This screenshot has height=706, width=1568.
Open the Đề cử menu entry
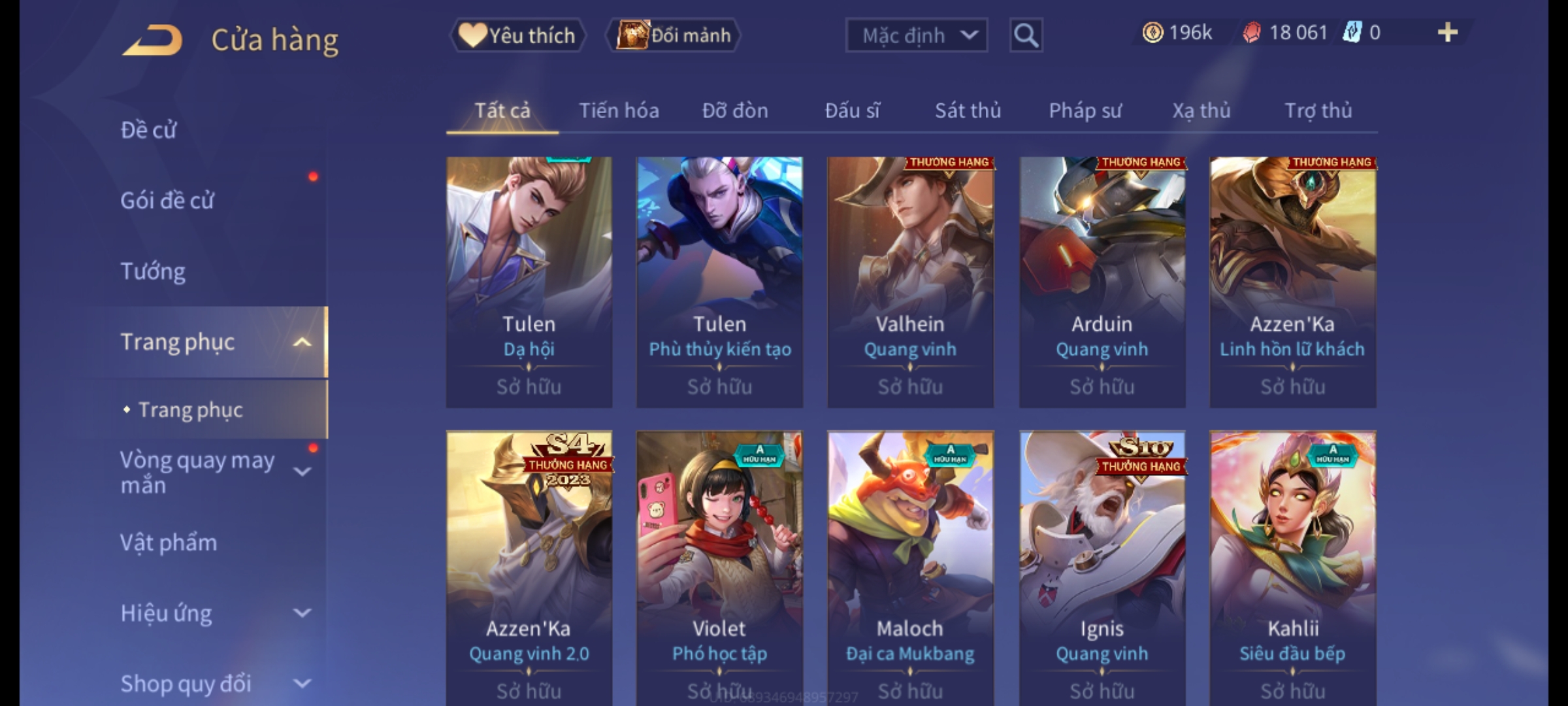coord(149,130)
